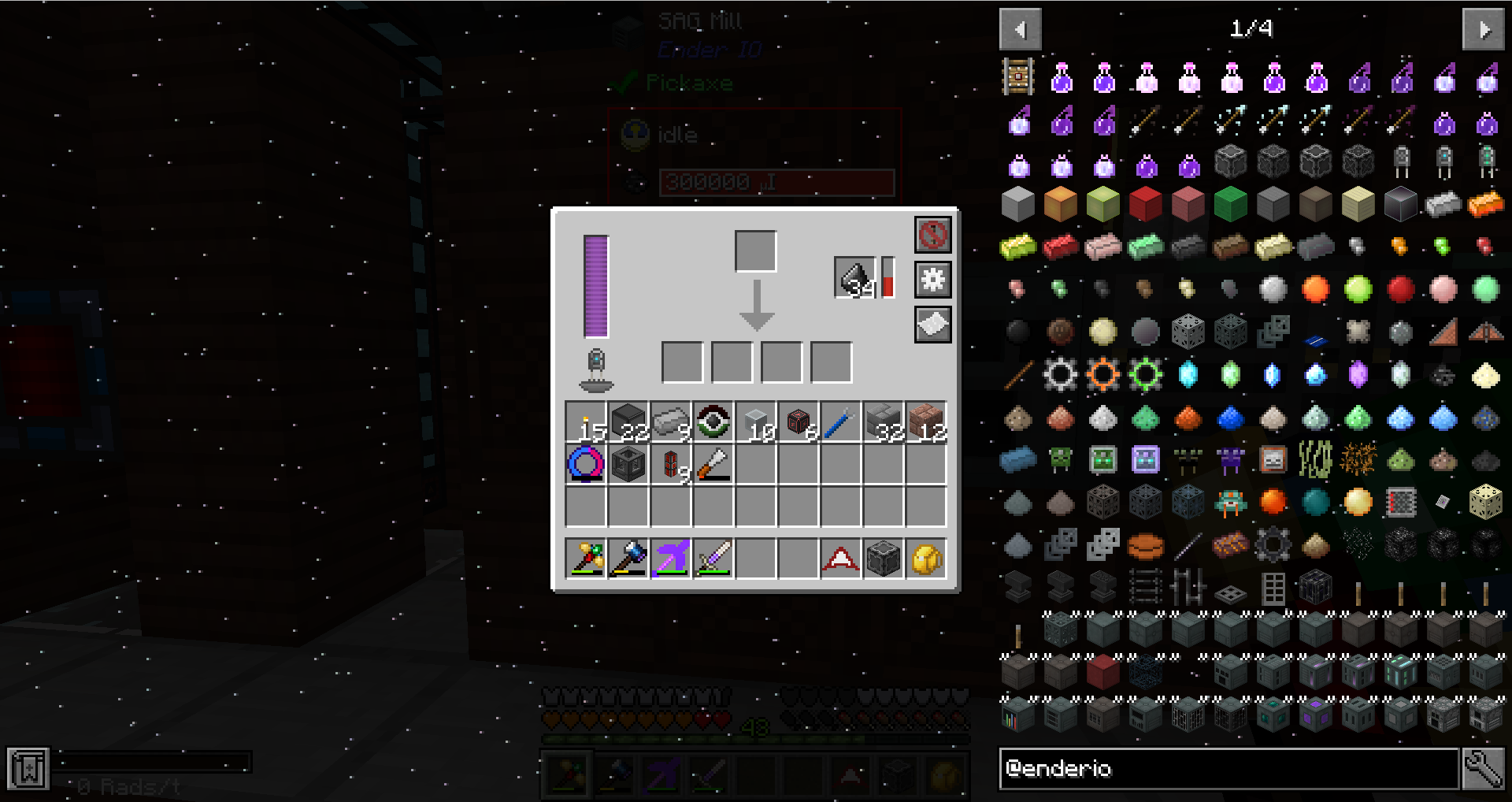The width and height of the screenshot is (1512, 802).
Task: Click the redstone control mode button
Action: coord(932,235)
